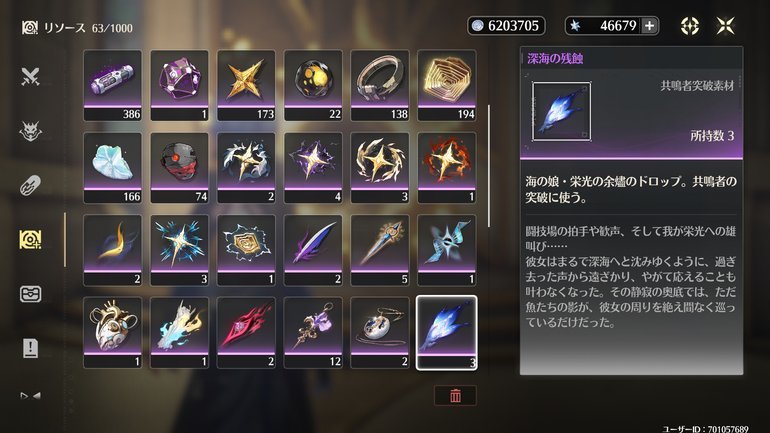The width and height of the screenshot is (770, 433).
Task: Select the purple hanging ornament with 12
Action: (x=313, y=331)
